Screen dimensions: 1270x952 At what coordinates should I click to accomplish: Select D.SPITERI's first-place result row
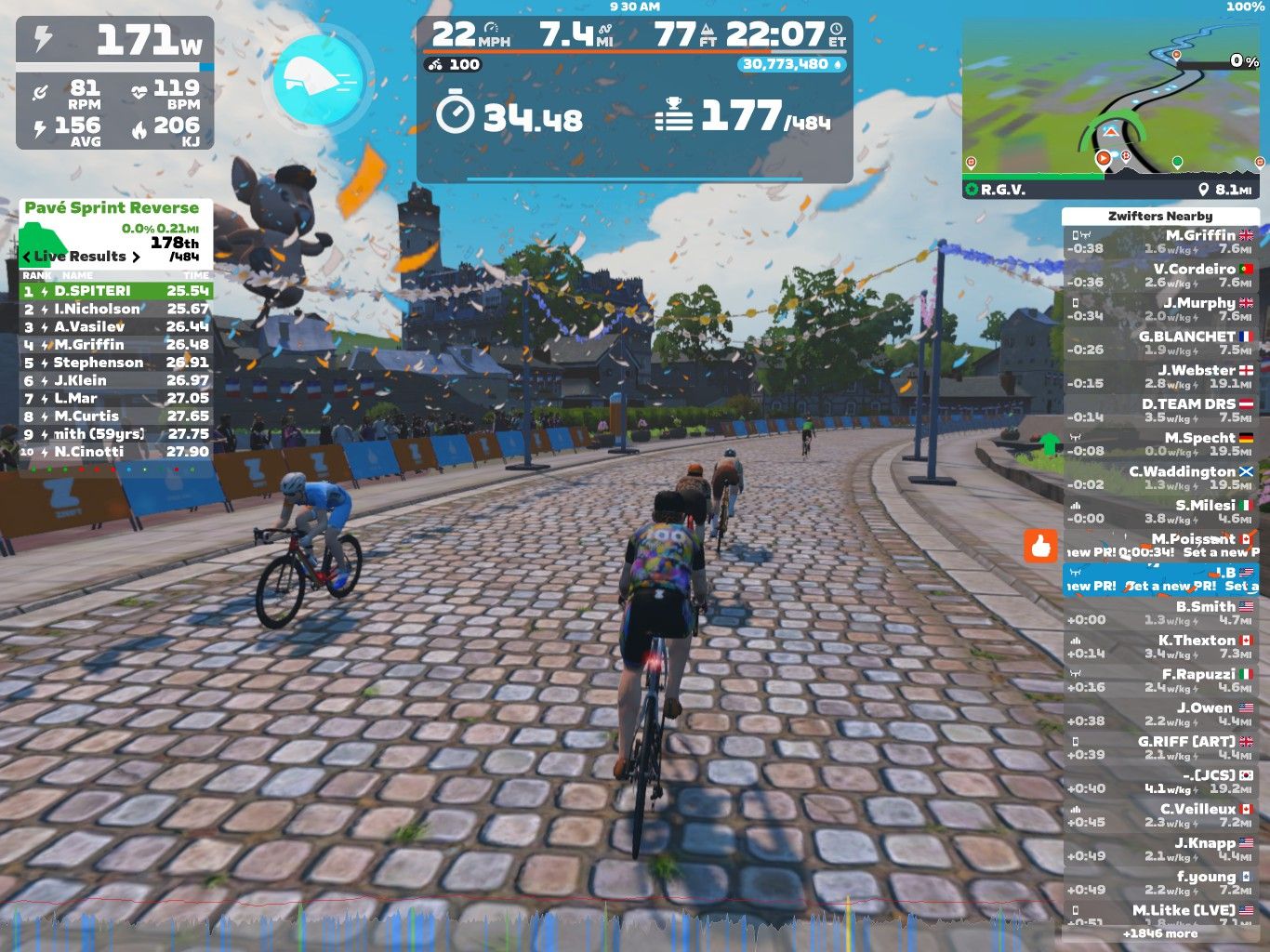116,291
